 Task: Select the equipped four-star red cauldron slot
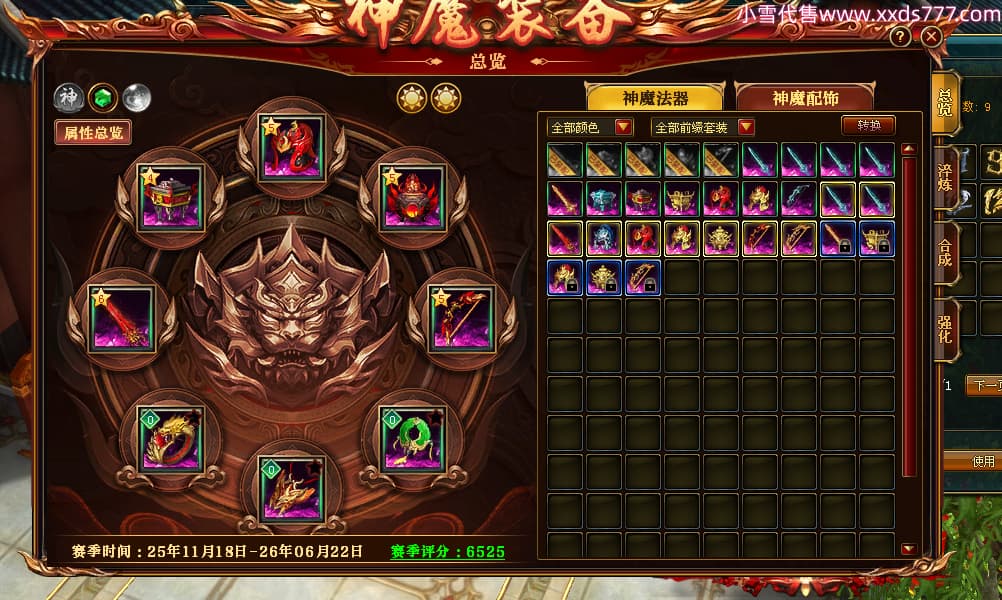pos(171,198)
